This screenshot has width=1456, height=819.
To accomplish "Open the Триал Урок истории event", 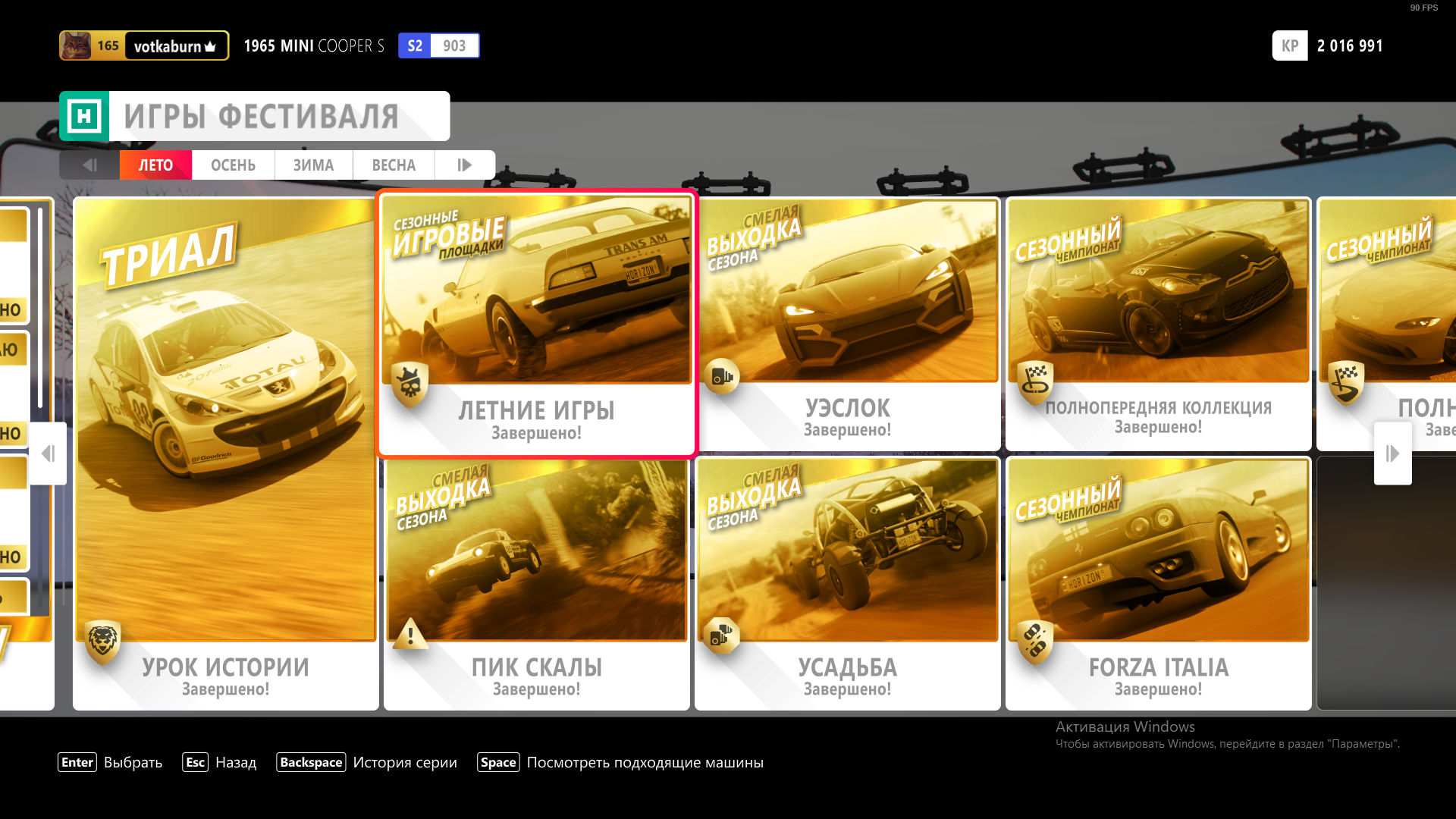I will tap(226, 453).
